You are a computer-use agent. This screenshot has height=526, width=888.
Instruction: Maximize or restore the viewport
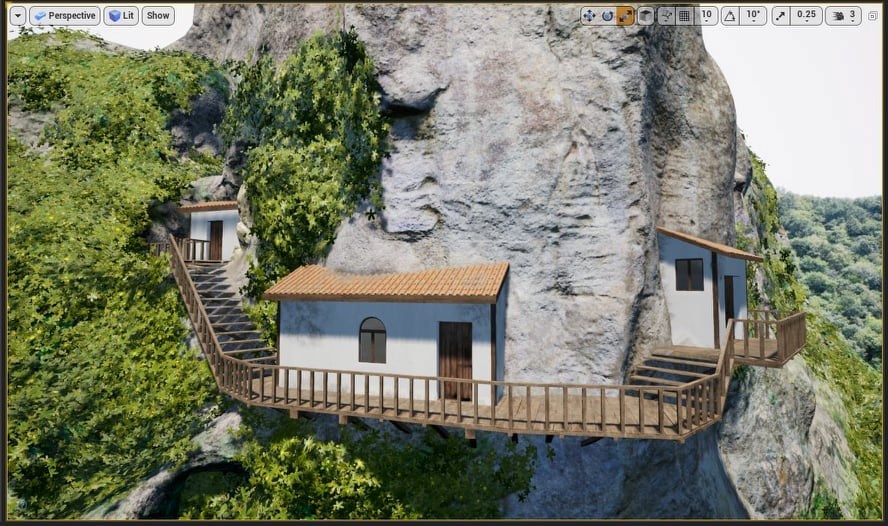[x=873, y=16]
